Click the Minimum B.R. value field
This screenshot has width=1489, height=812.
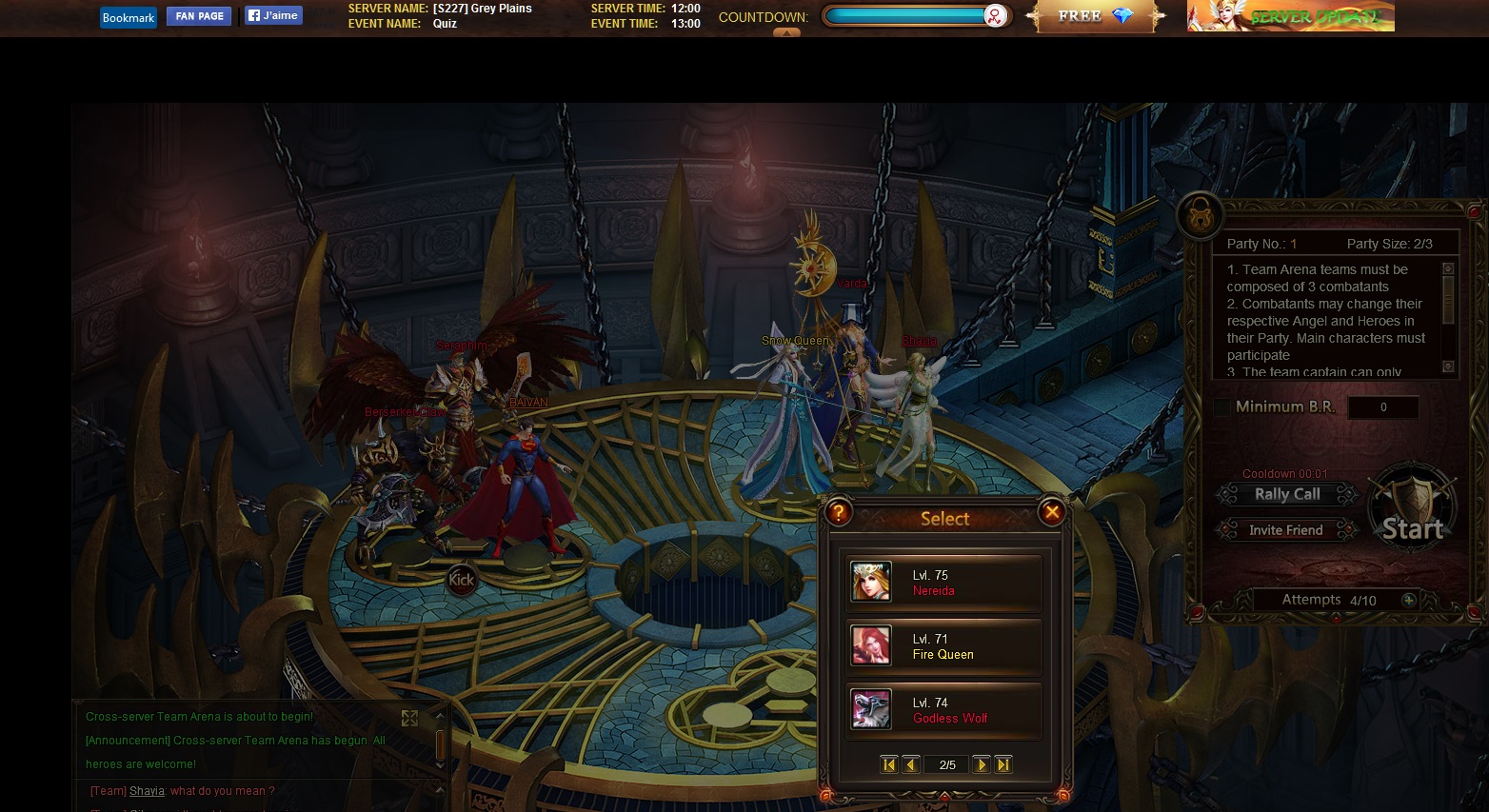click(x=1382, y=407)
